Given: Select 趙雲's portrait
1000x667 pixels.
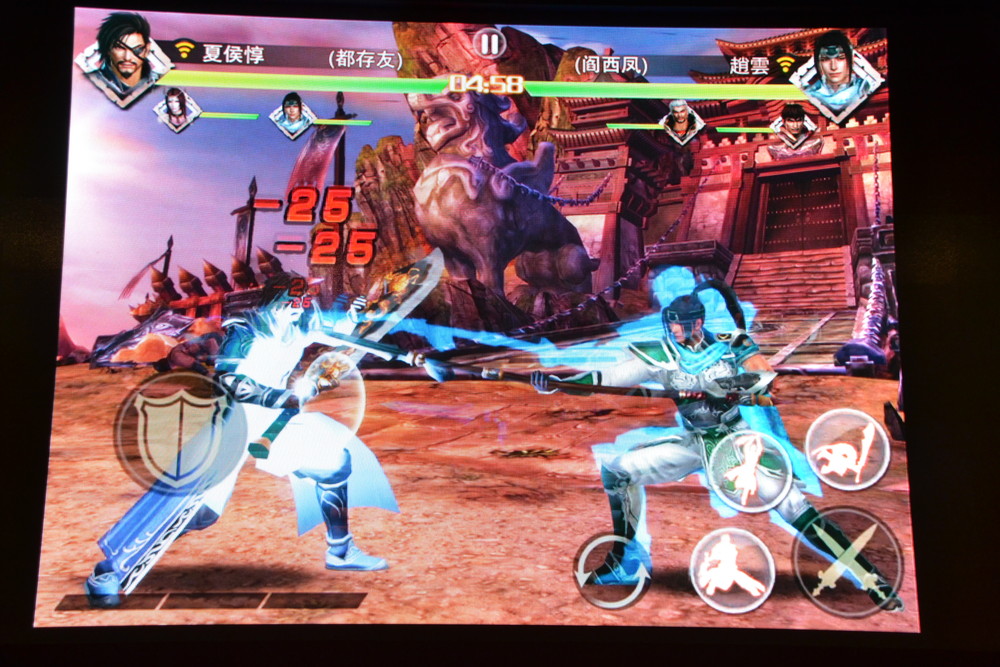Looking at the screenshot, I should tap(837, 65).
